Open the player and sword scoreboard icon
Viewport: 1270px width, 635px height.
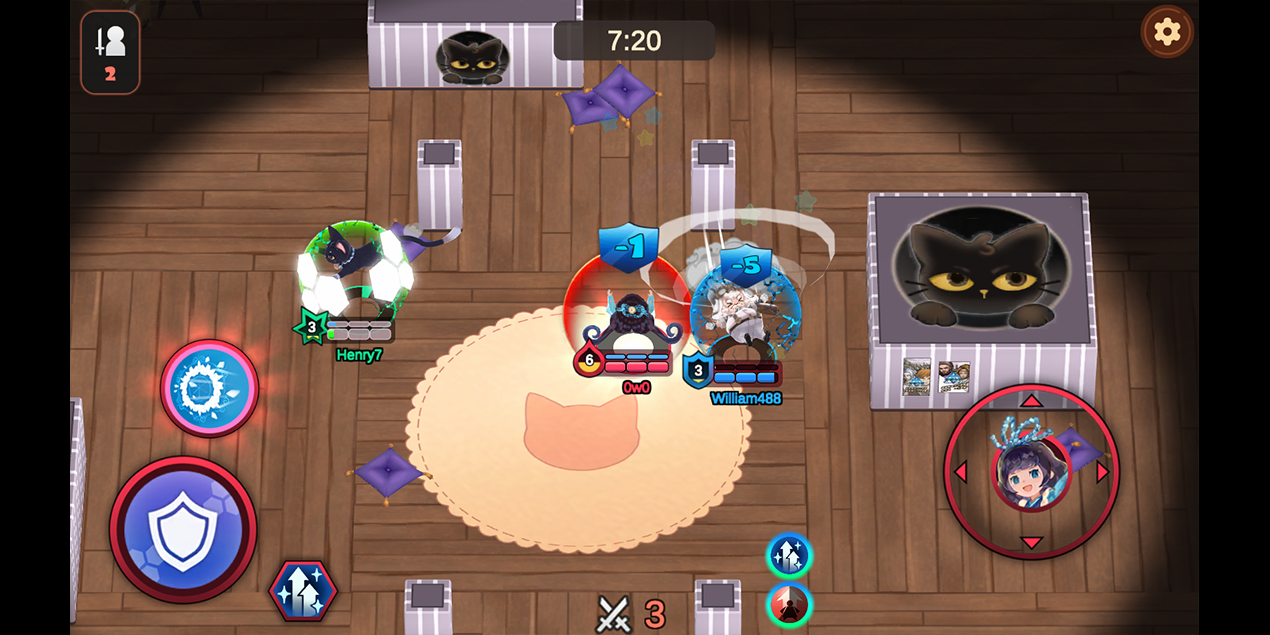click(110, 52)
